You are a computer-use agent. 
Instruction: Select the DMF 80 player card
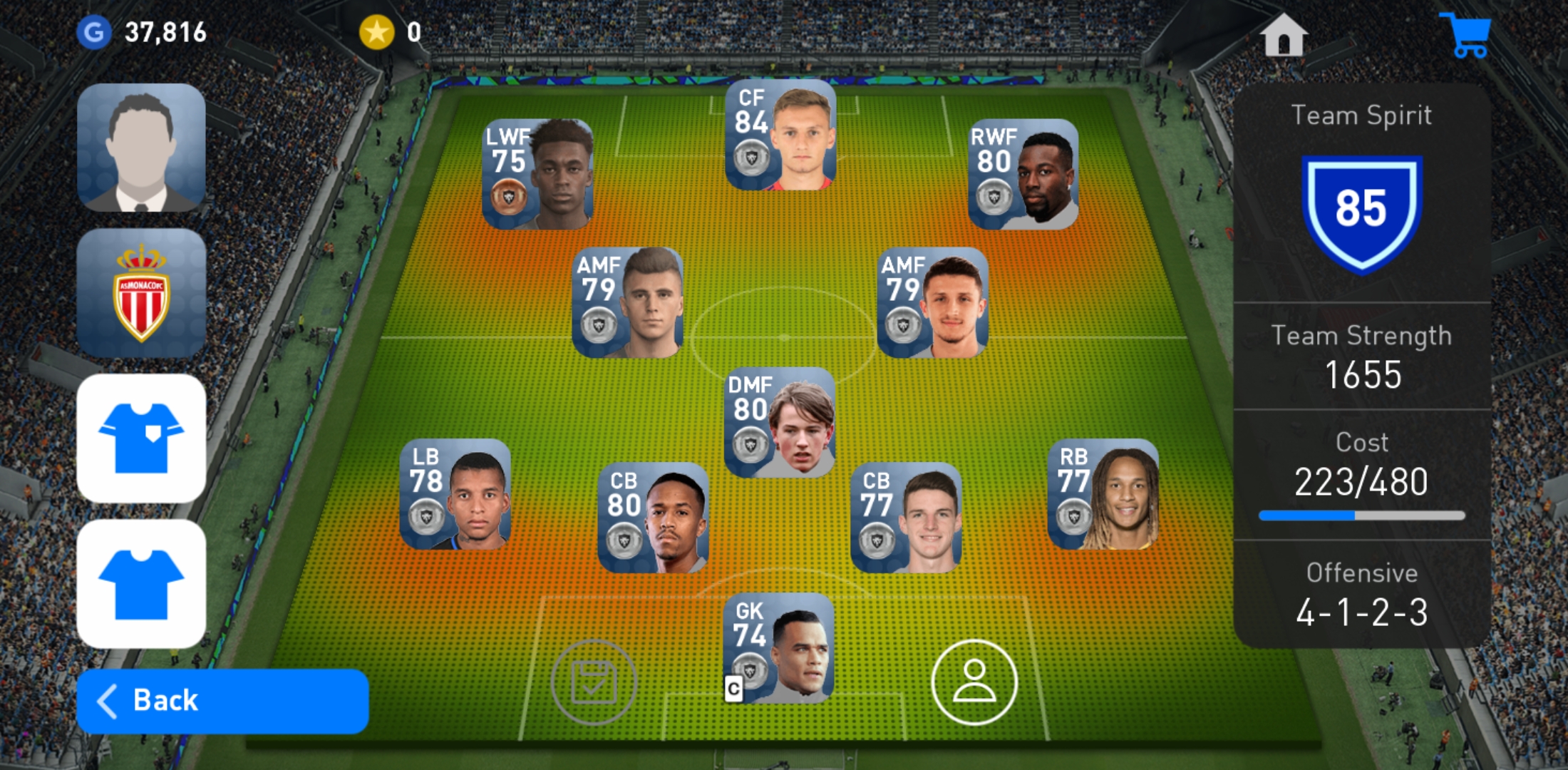tap(780, 422)
